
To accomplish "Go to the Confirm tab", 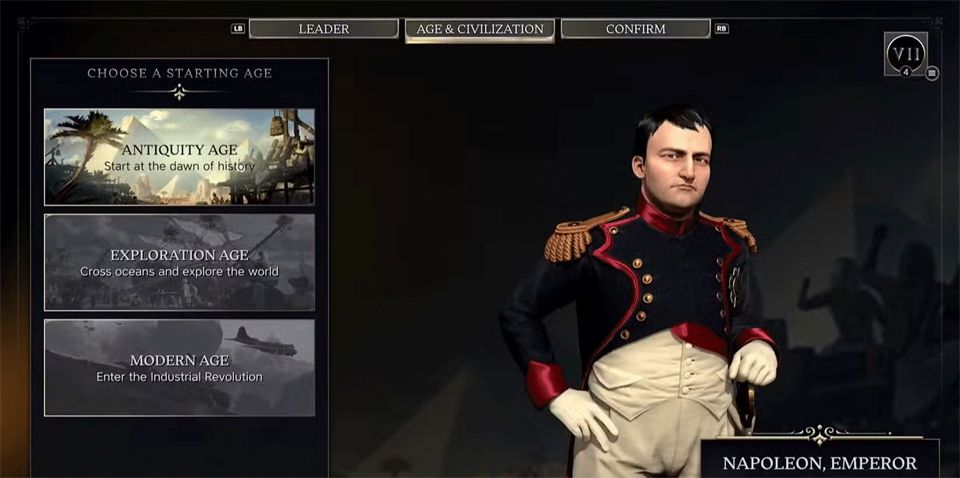I will 635,29.
